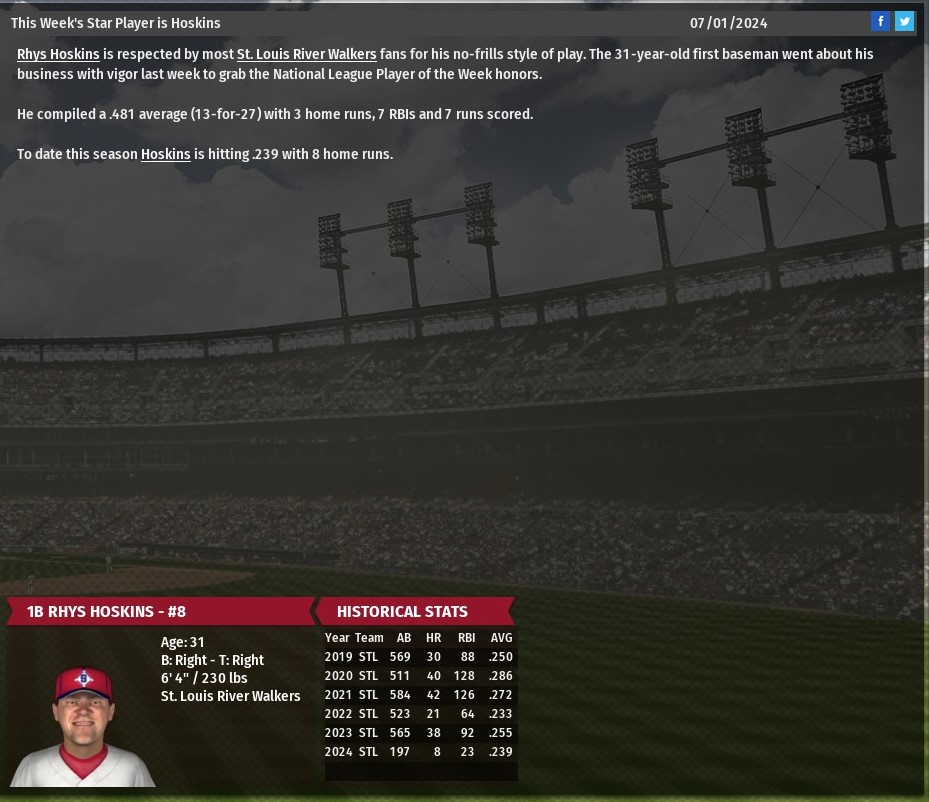Follow the Hoskins link in the season stats sentence

point(165,154)
